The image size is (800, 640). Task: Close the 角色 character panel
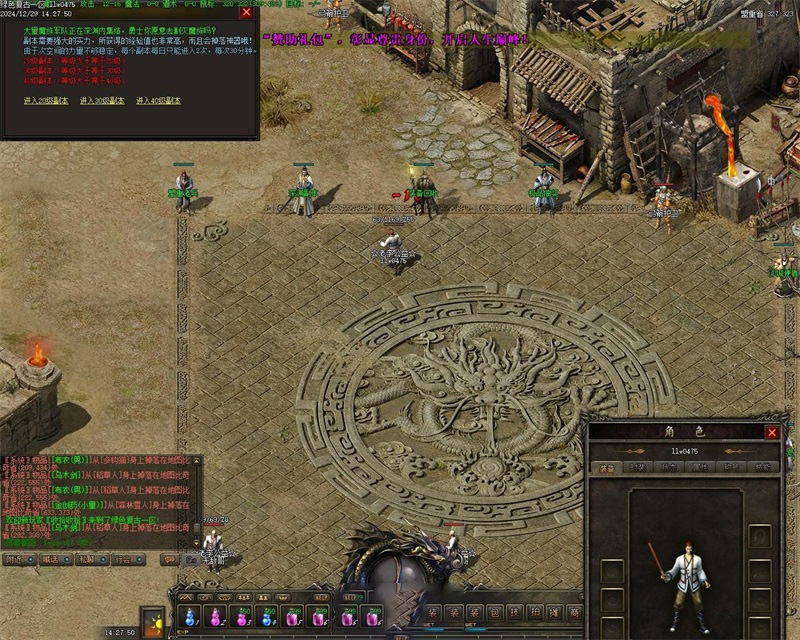tap(772, 432)
